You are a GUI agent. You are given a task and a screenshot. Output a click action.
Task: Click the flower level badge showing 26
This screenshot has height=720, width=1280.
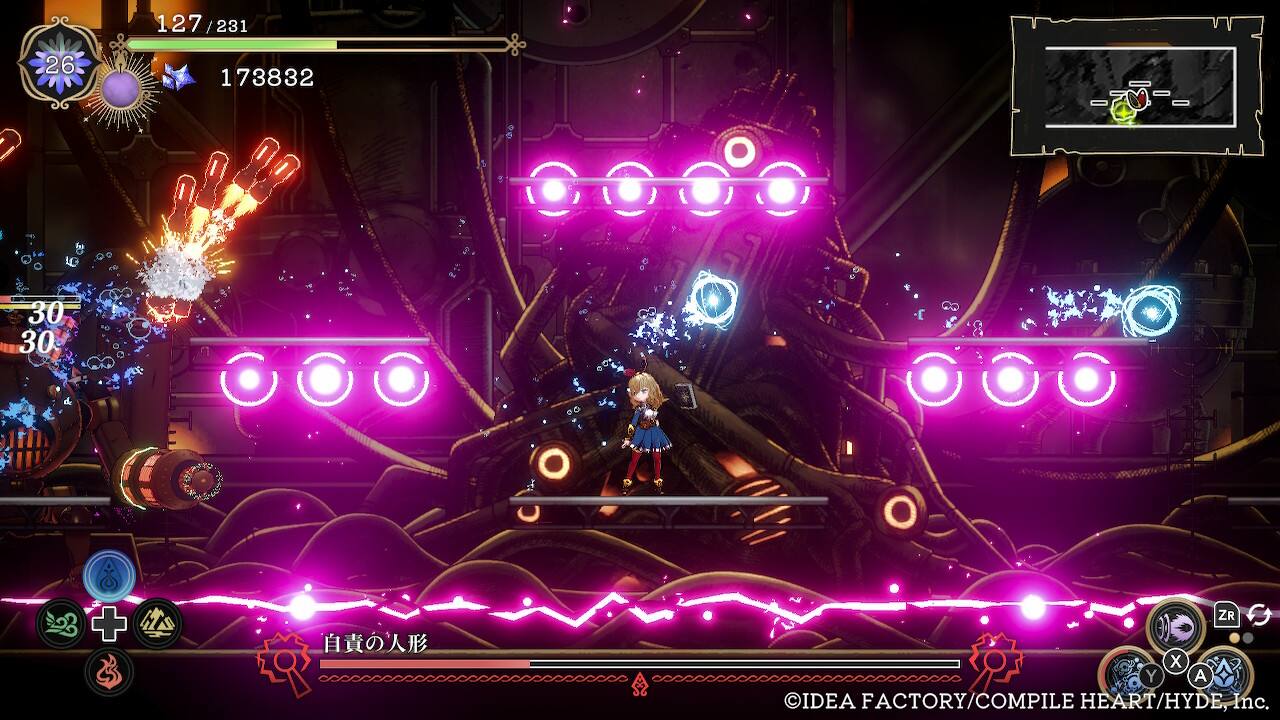tap(60, 62)
